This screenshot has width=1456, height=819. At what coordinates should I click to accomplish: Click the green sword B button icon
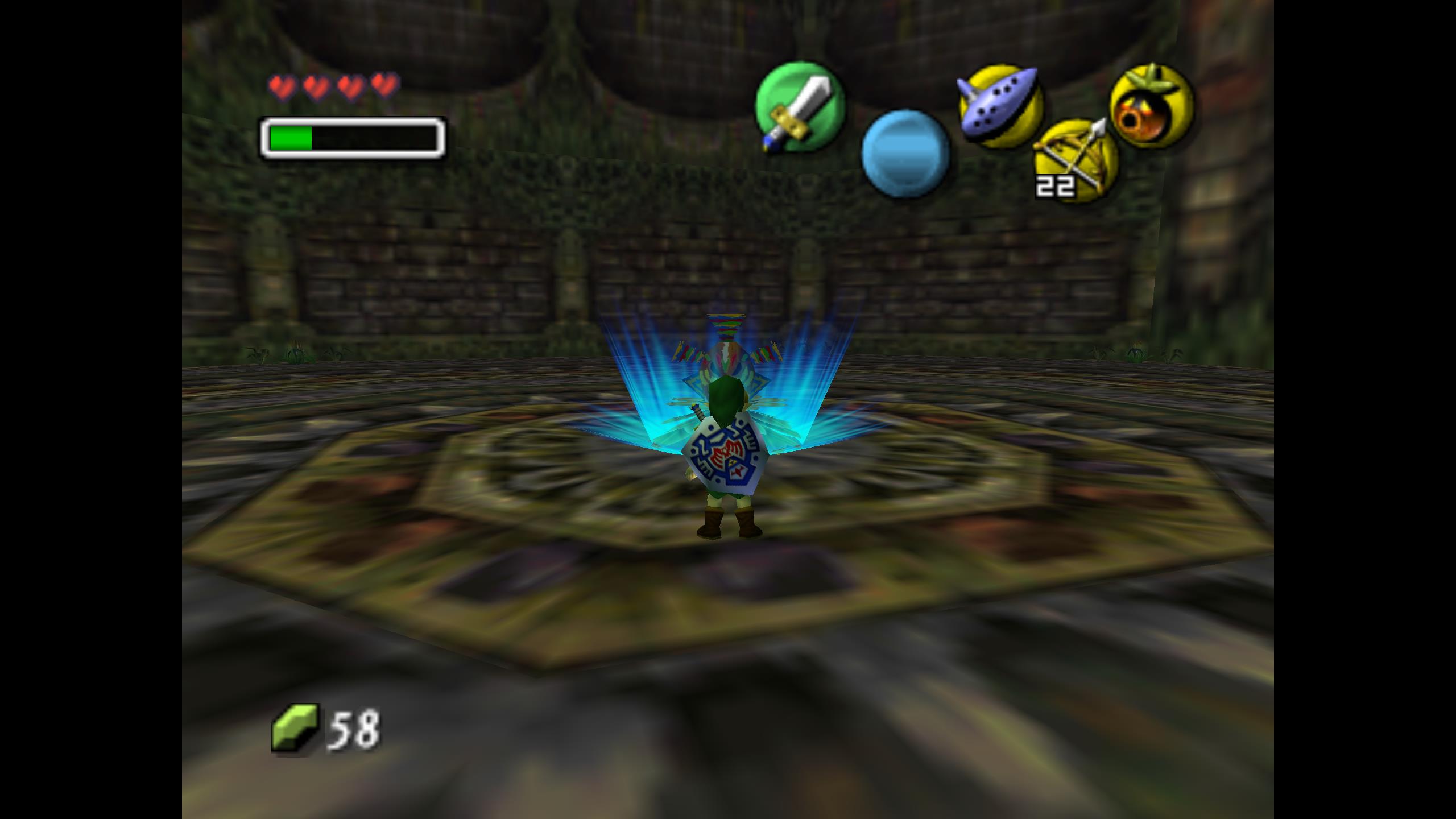(799, 107)
